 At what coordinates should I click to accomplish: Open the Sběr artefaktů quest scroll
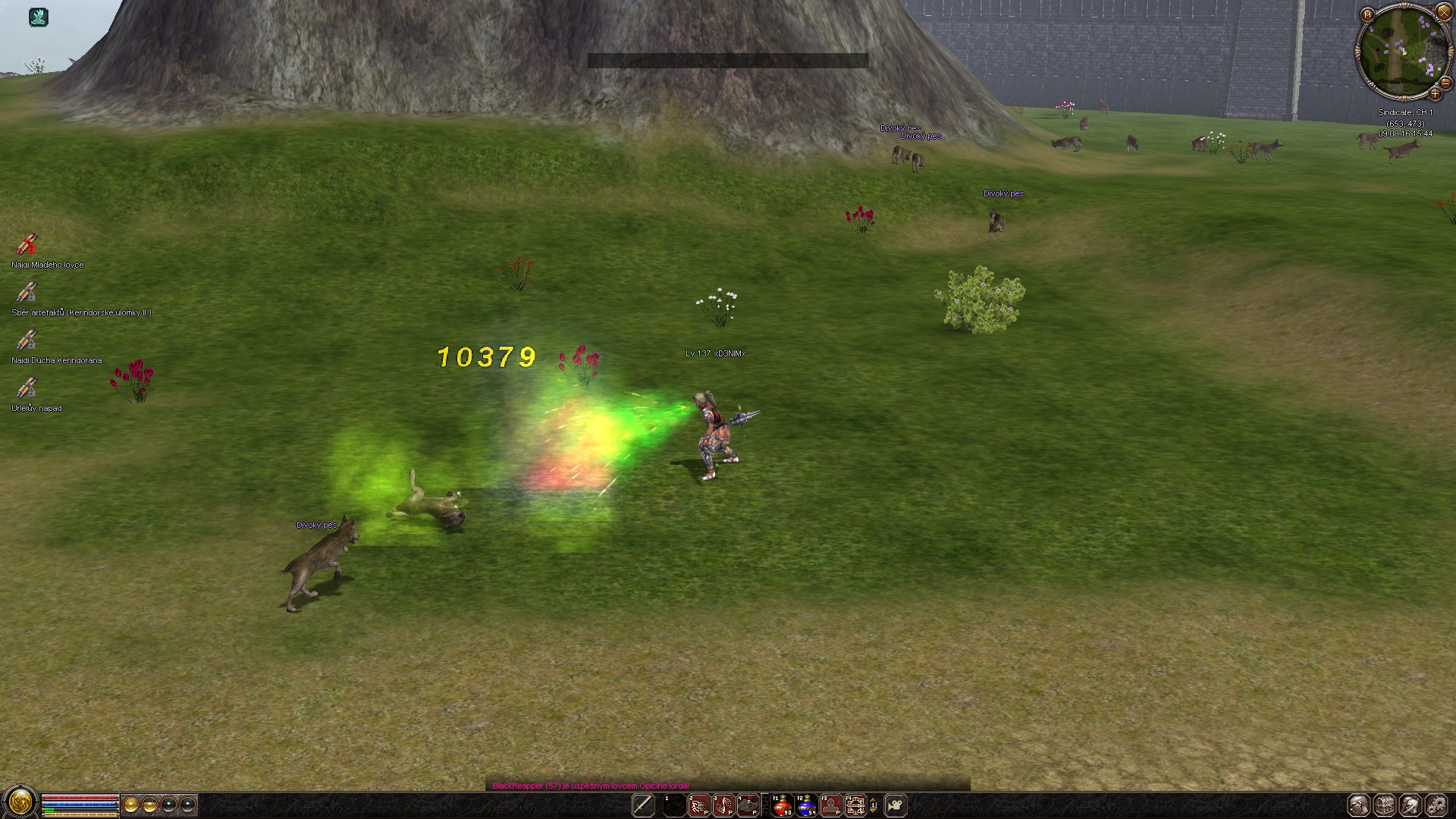27,292
